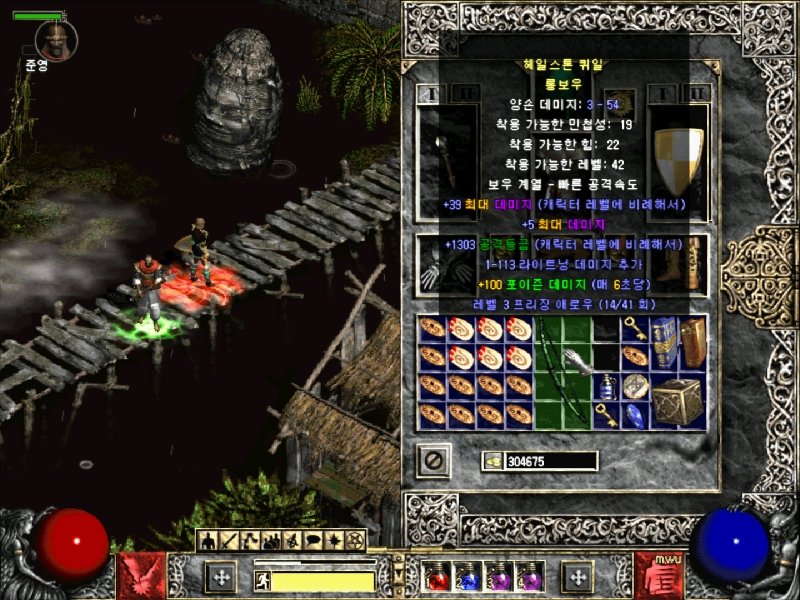Select the equipped checkered shield slot
Image resolution: width=800 pixels, height=600 pixels.
pyautogui.click(x=678, y=160)
